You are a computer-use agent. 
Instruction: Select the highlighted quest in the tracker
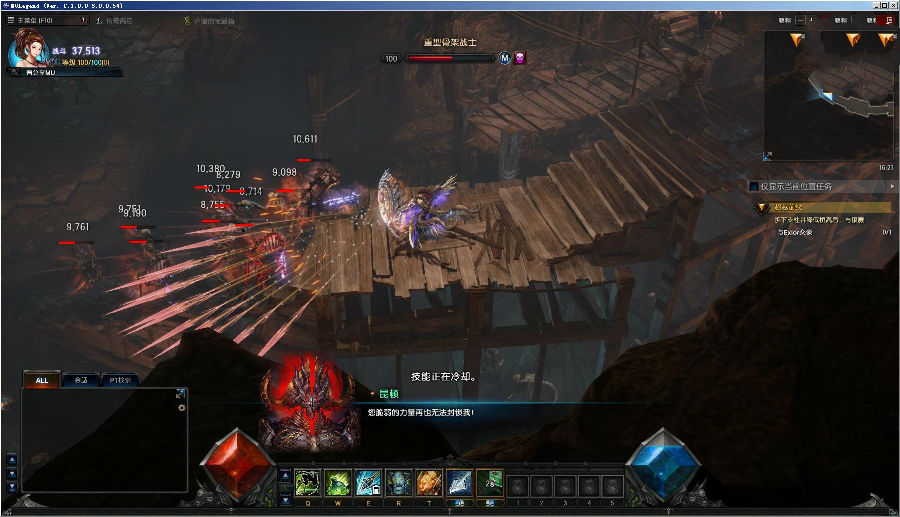[822, 207]
